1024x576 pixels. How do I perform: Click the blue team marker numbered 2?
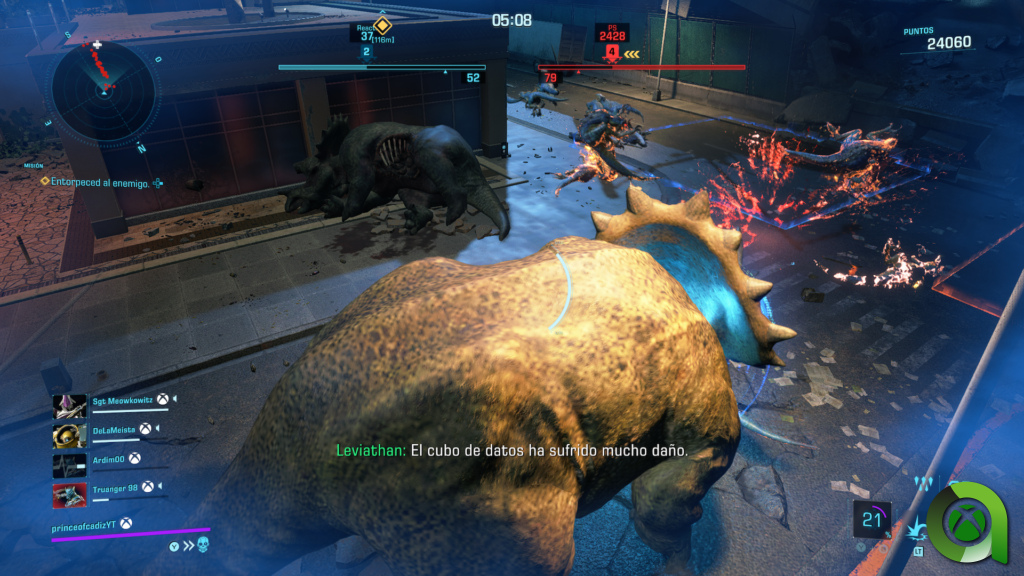pos(366,51)
